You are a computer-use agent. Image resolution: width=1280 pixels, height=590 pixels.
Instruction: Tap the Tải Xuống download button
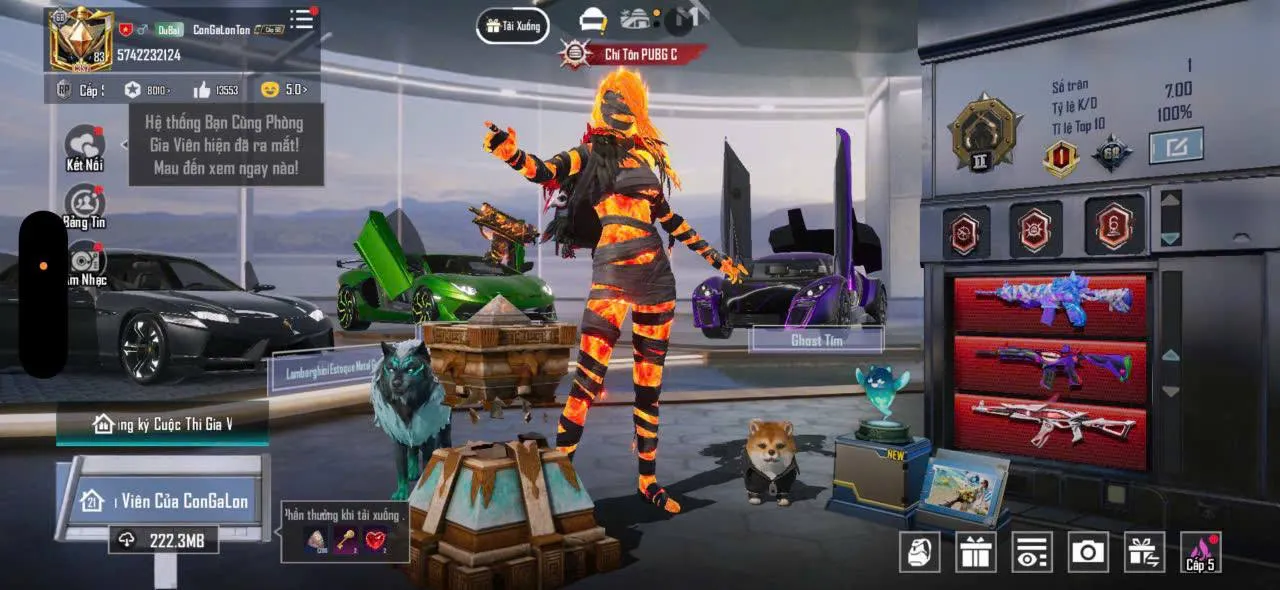512,26
